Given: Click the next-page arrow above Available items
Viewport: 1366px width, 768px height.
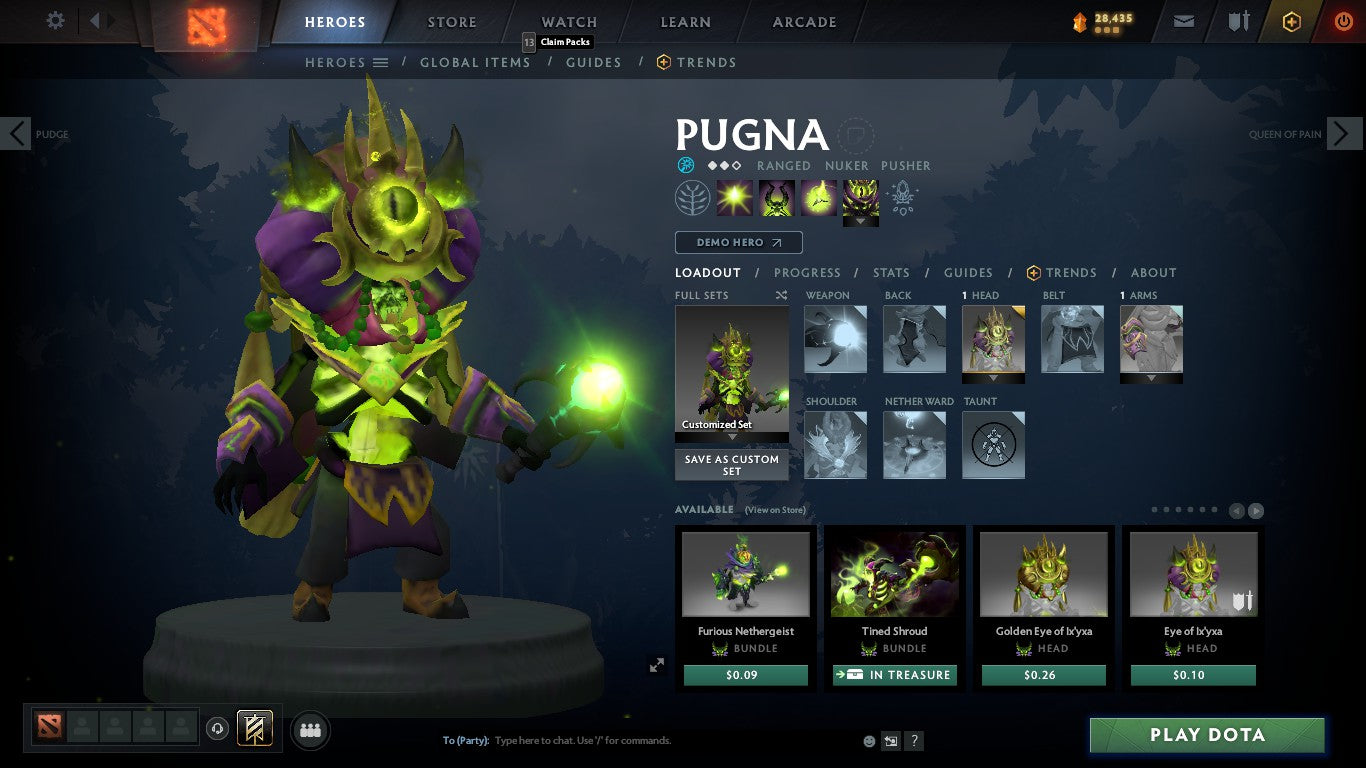Looking at the screenshot, I should (x=1256, y=509).
